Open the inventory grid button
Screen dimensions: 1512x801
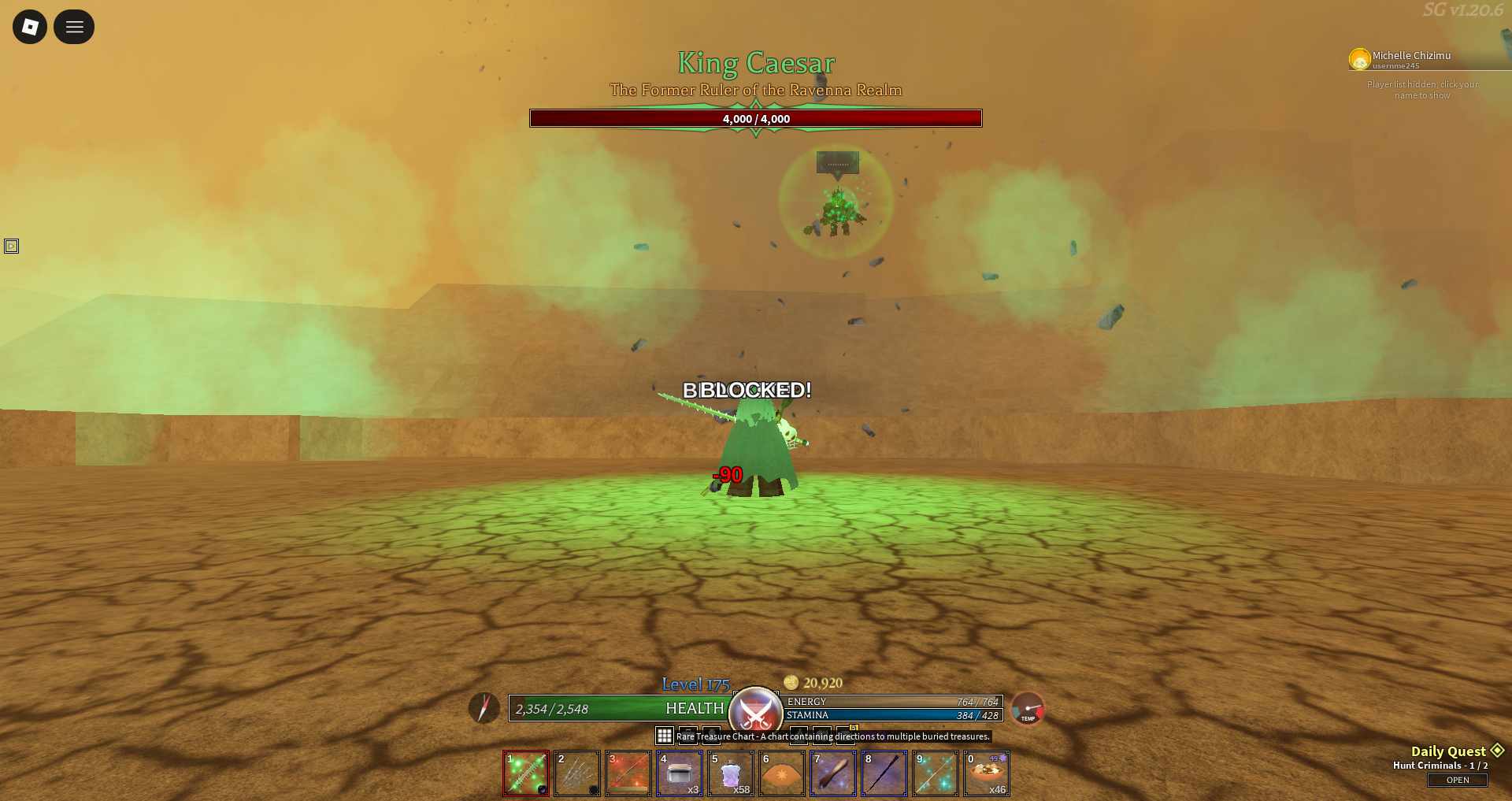[x=665, y=736]
